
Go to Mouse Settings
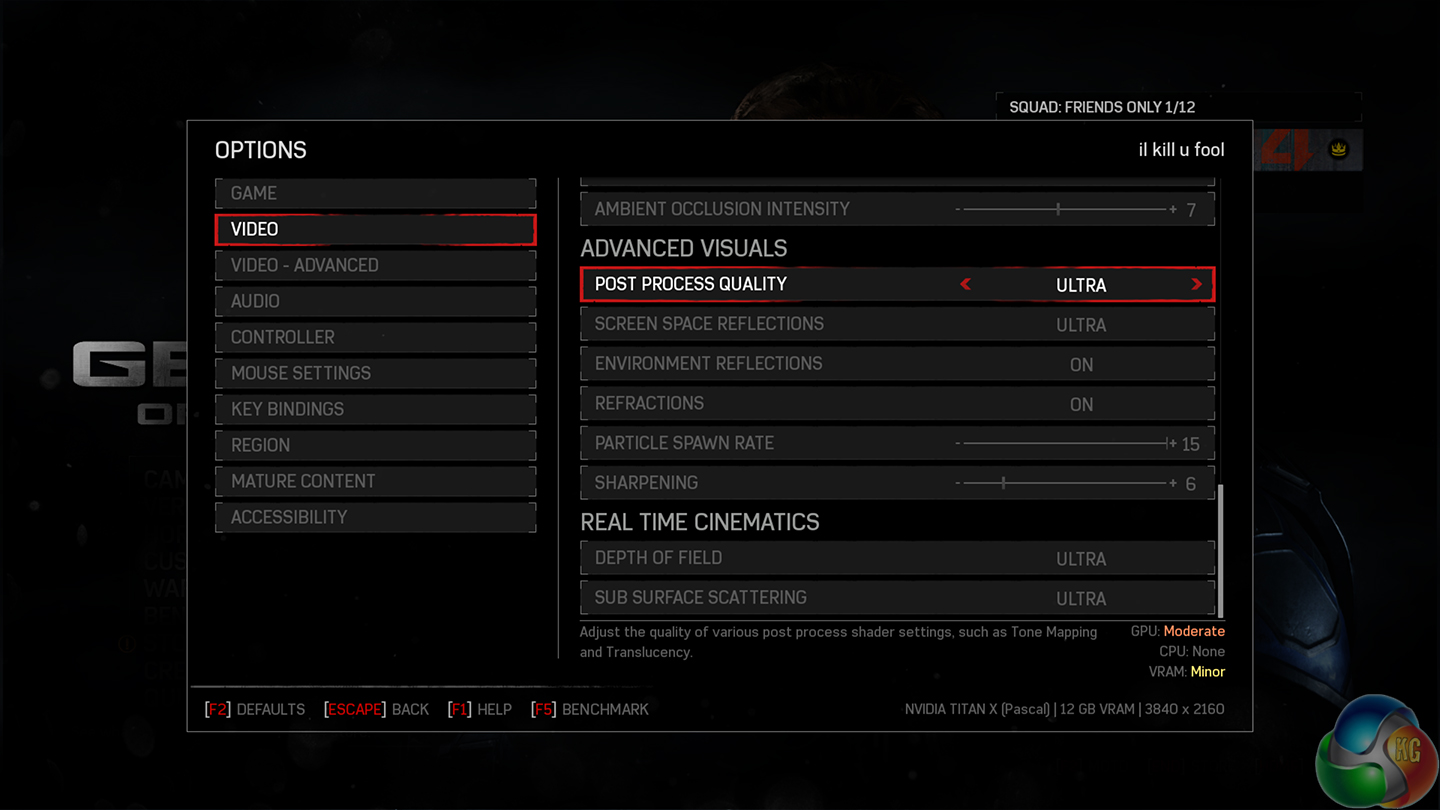pyautogui.click(x=375, y=373)
